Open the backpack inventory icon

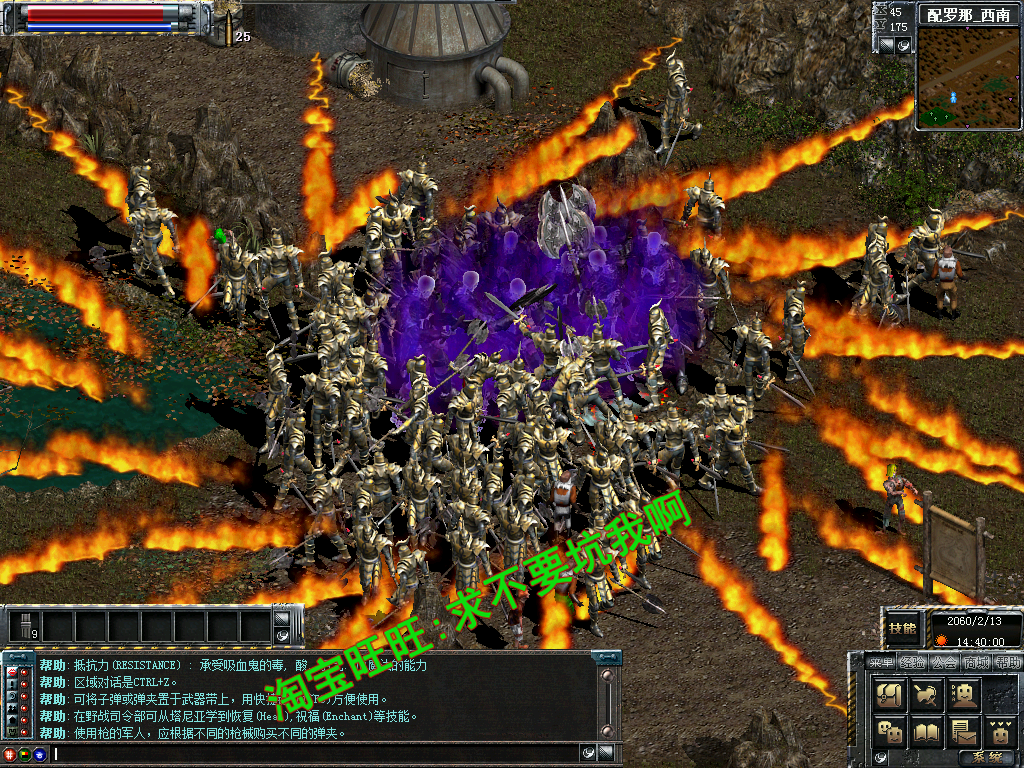point(892,694)
